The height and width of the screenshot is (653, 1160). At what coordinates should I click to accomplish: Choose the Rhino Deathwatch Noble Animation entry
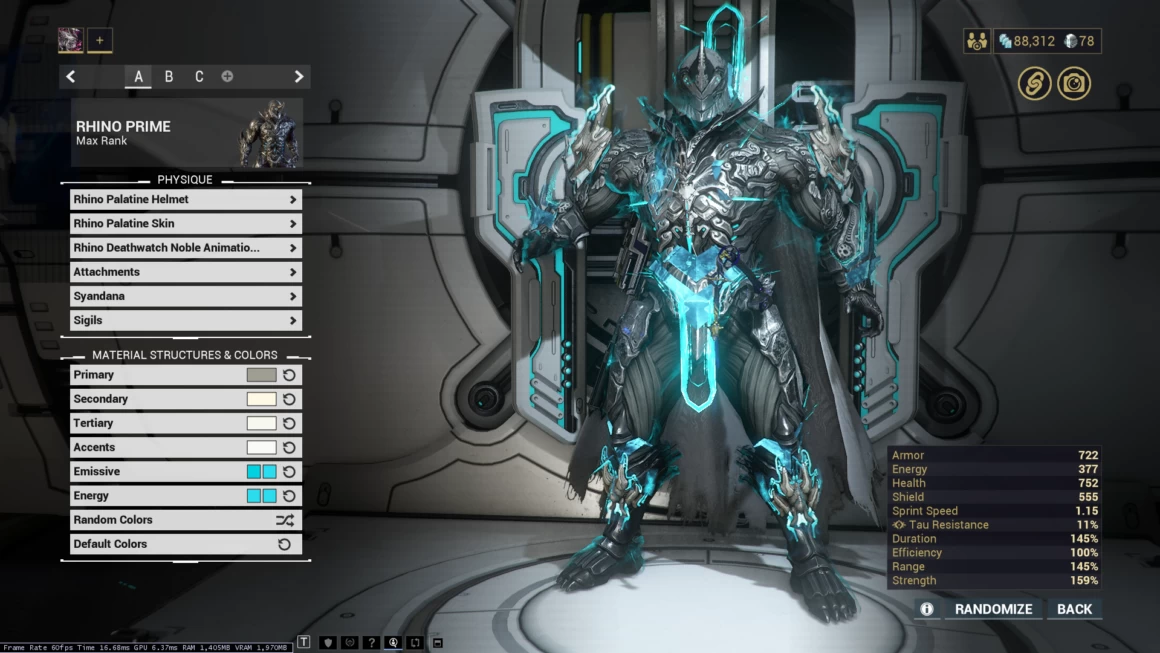click(x=185, y=248)
